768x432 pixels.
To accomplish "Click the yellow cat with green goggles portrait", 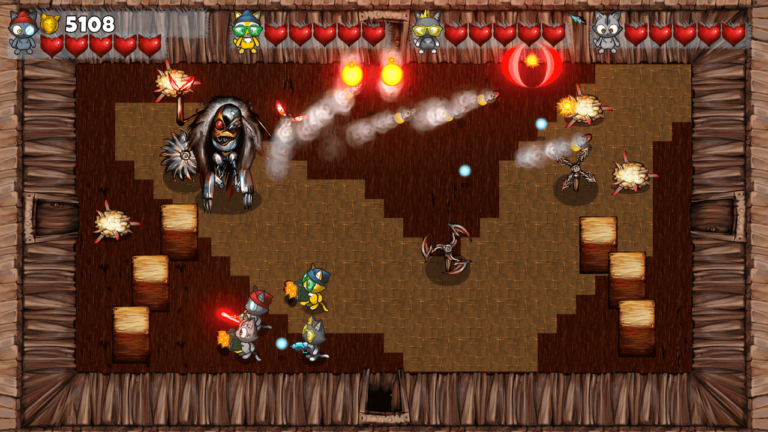I will 246,31.
